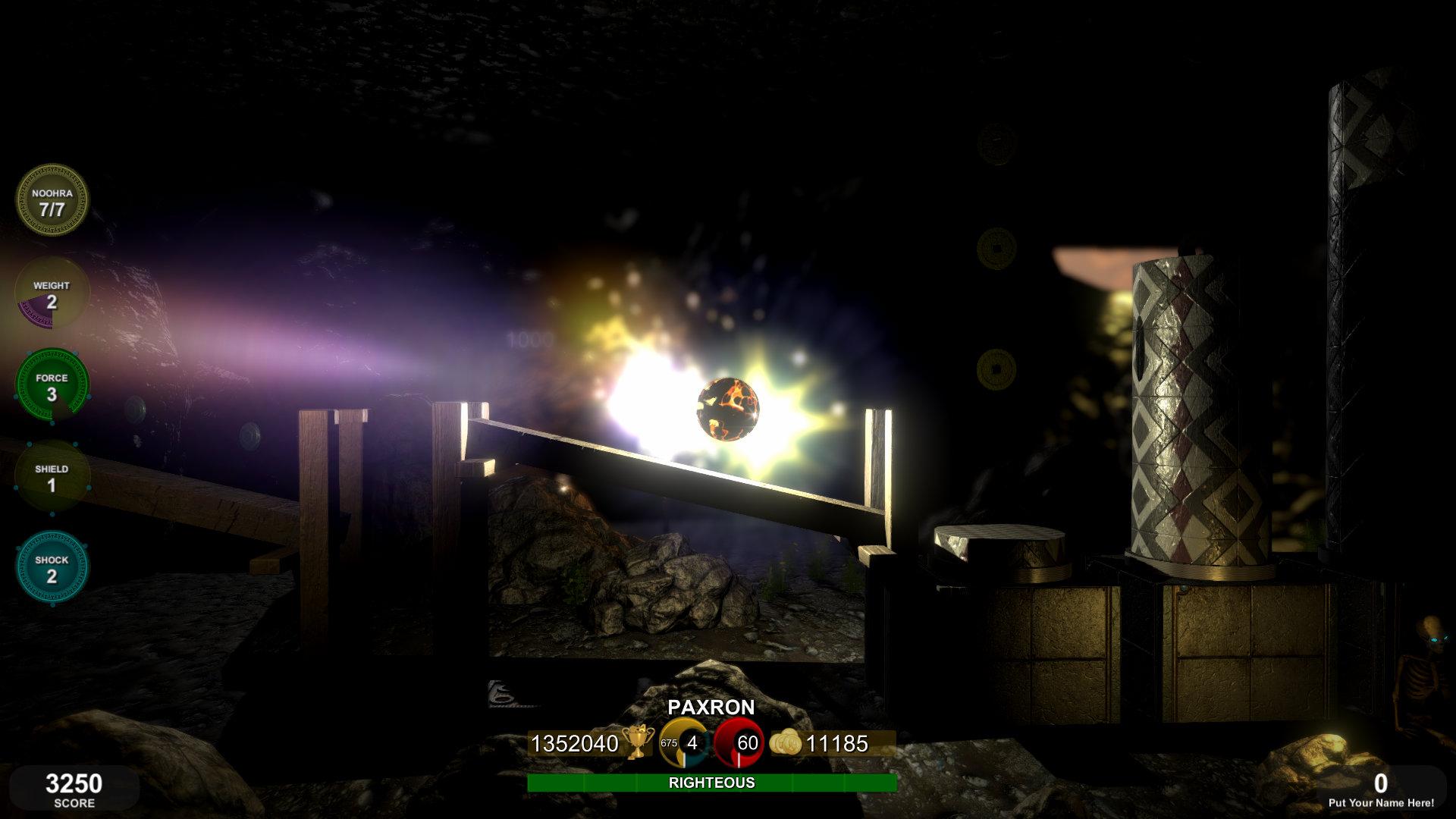Viewport: 1456px width, 819px height.
Task: Select the SHIELD power-up icon
Action: 52,475
